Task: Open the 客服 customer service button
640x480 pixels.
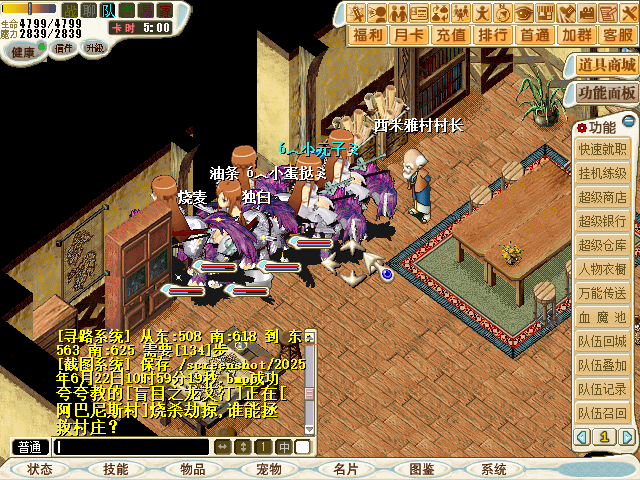Action: pos(617,34)
